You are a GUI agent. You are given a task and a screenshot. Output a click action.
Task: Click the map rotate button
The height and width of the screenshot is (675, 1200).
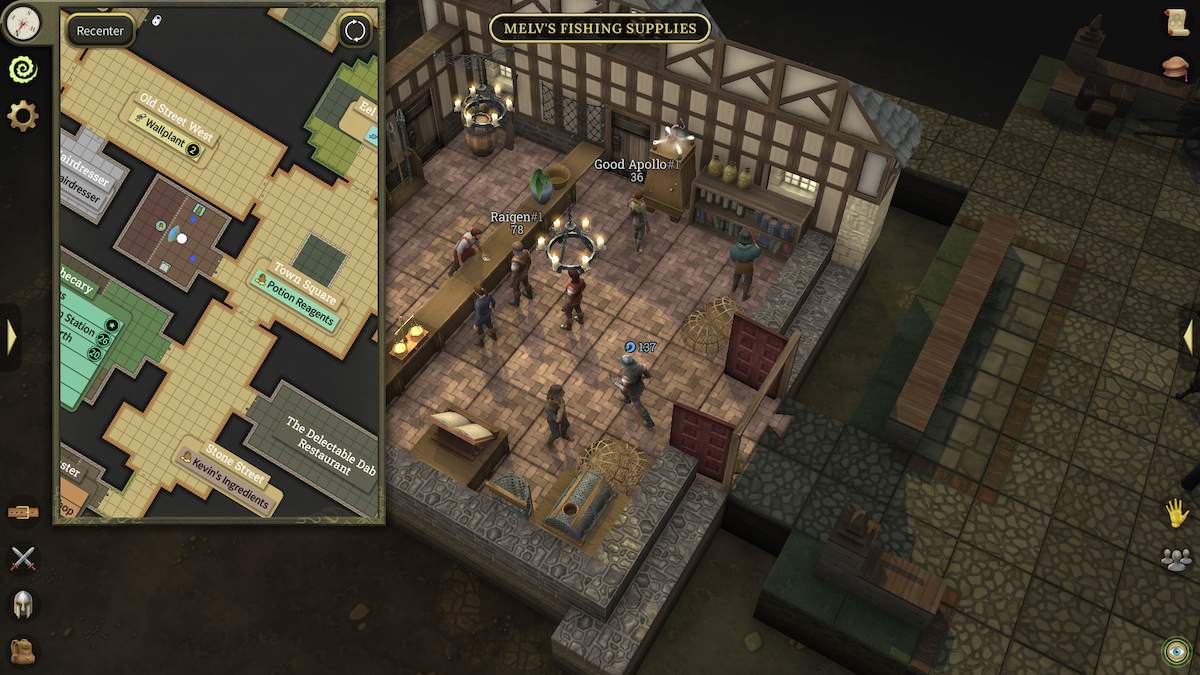coord(355,31)
